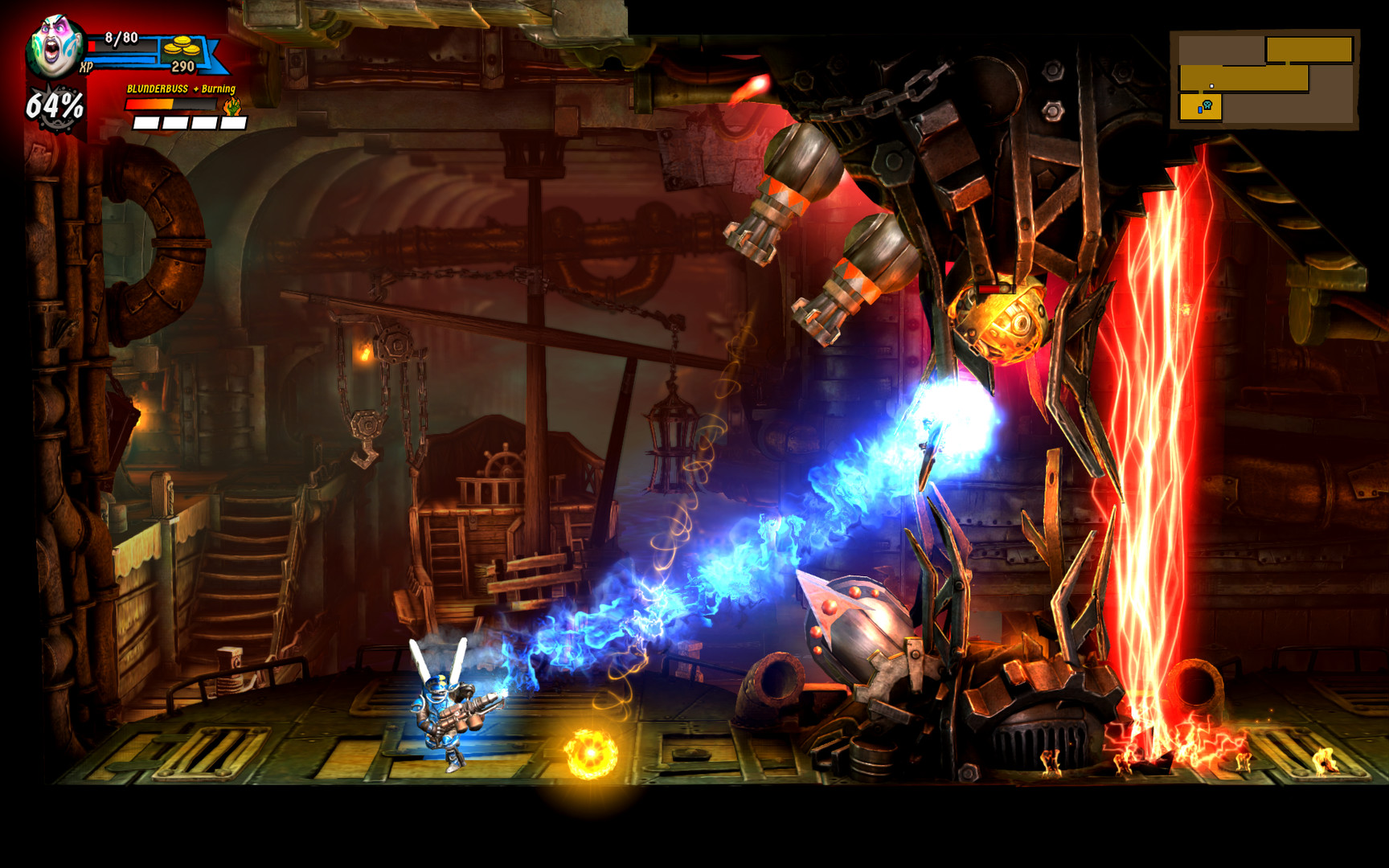Select the gold coins currency icon
The width and height of the screenshot is (1389, 868).
point(182,47)
